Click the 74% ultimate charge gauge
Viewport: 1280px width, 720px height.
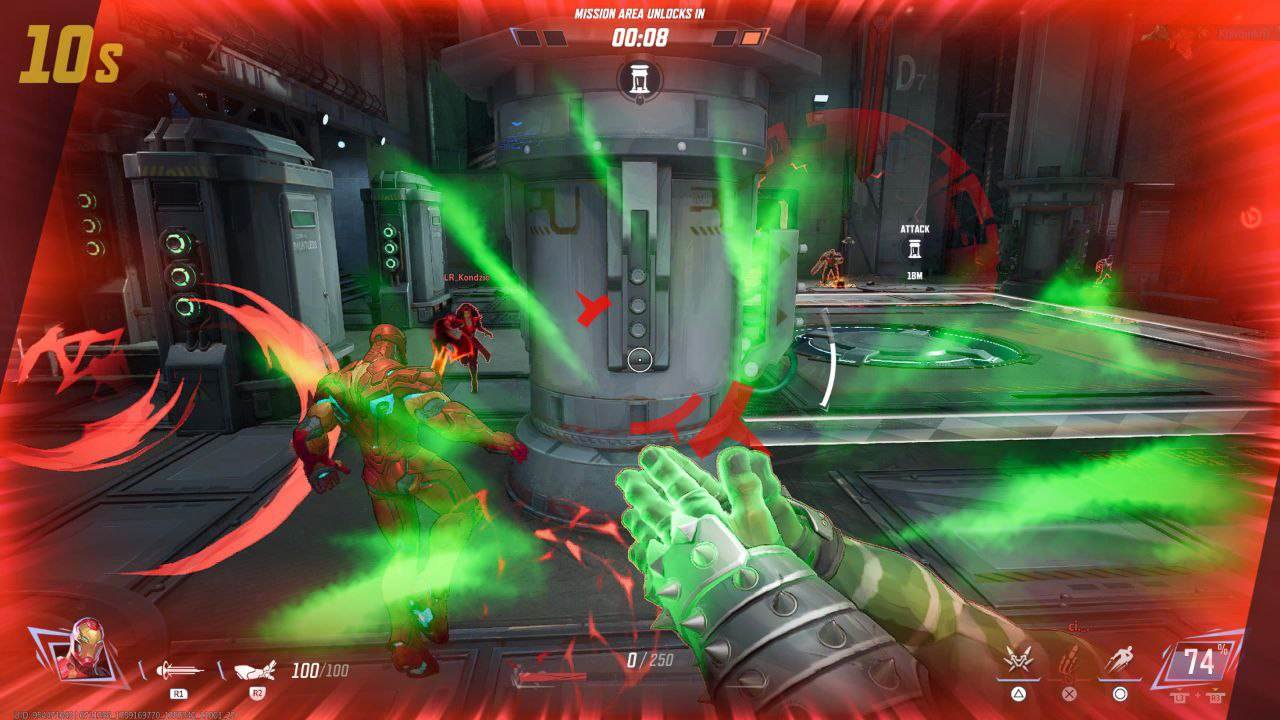(x=1198, y=662)
